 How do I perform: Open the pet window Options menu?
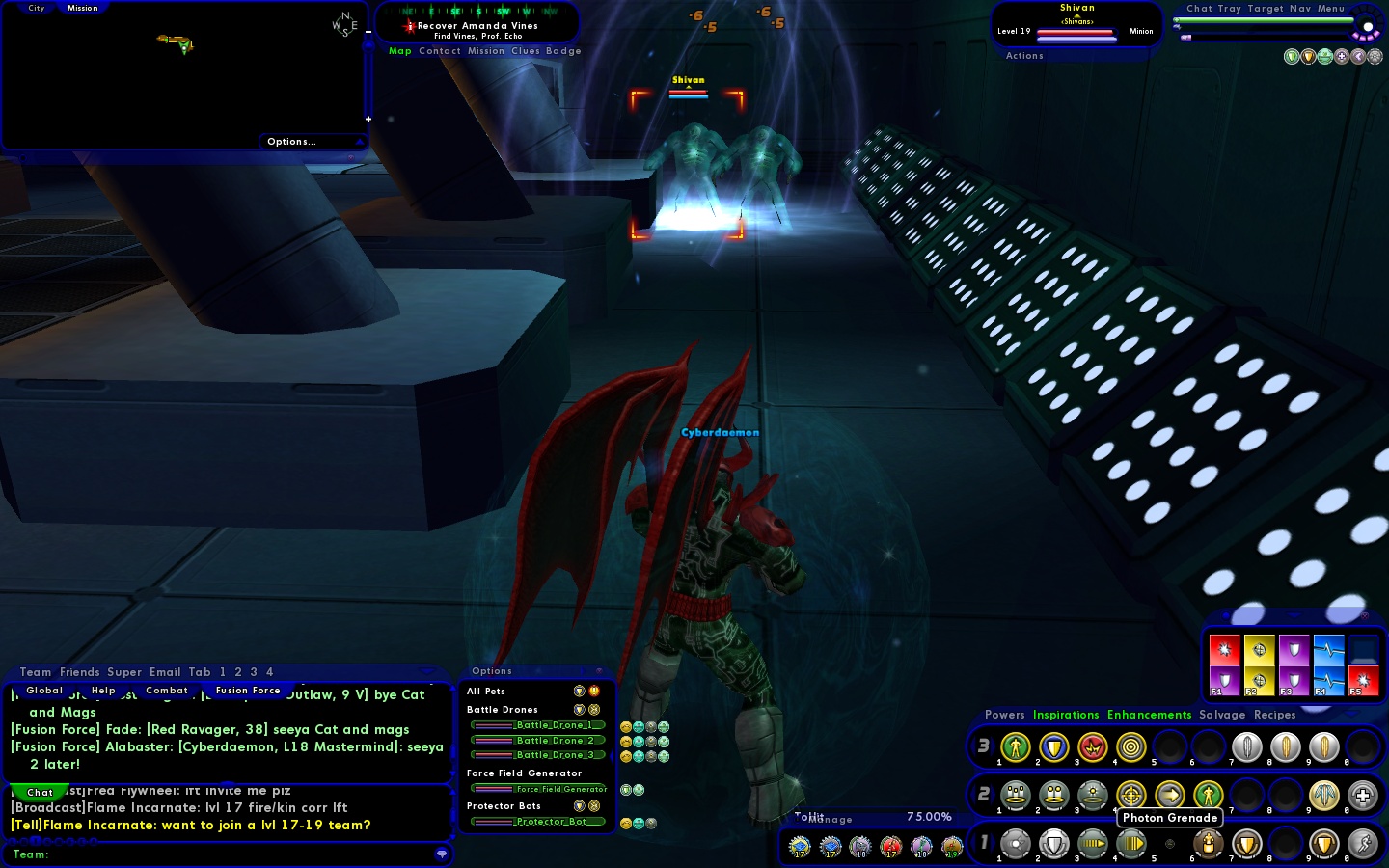tap(492, 671)
